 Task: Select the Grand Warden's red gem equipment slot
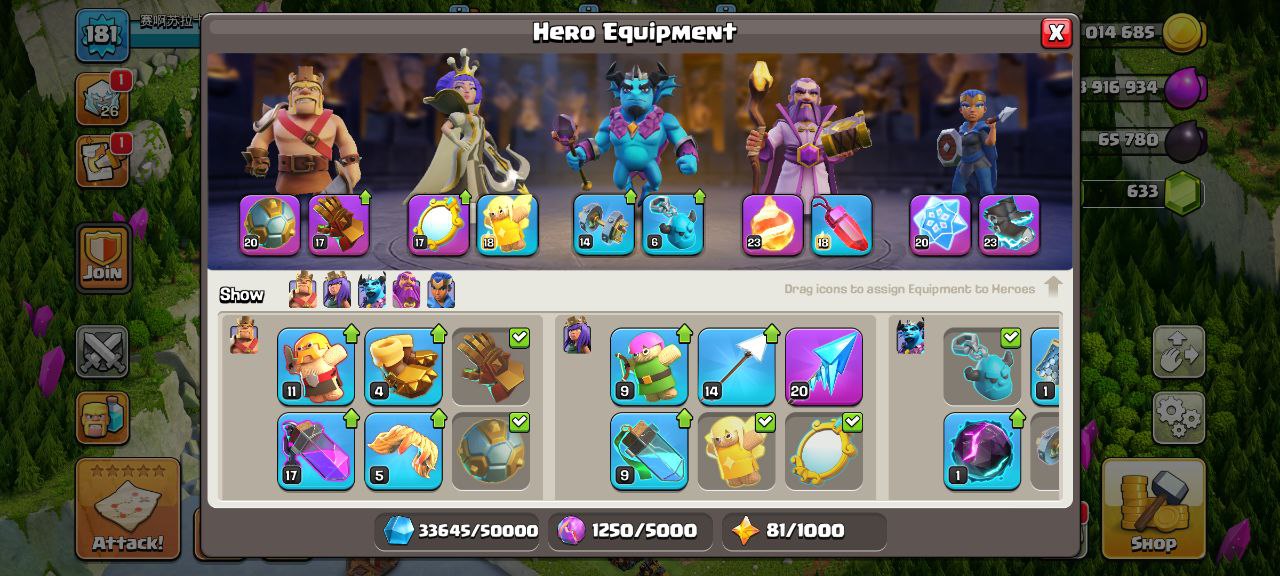click(841, 225)
